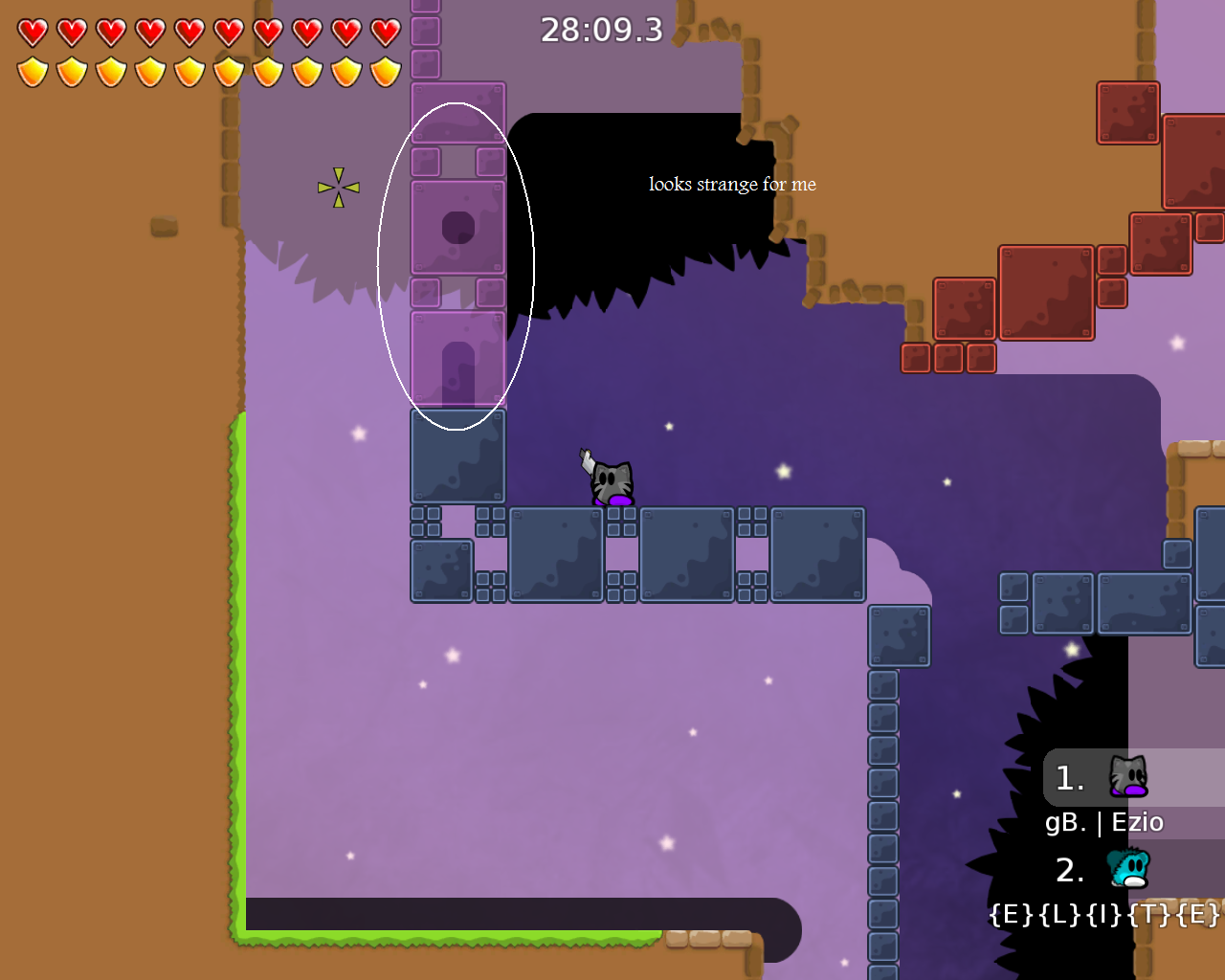Click the fifth heart icon

tap(189, 30)
